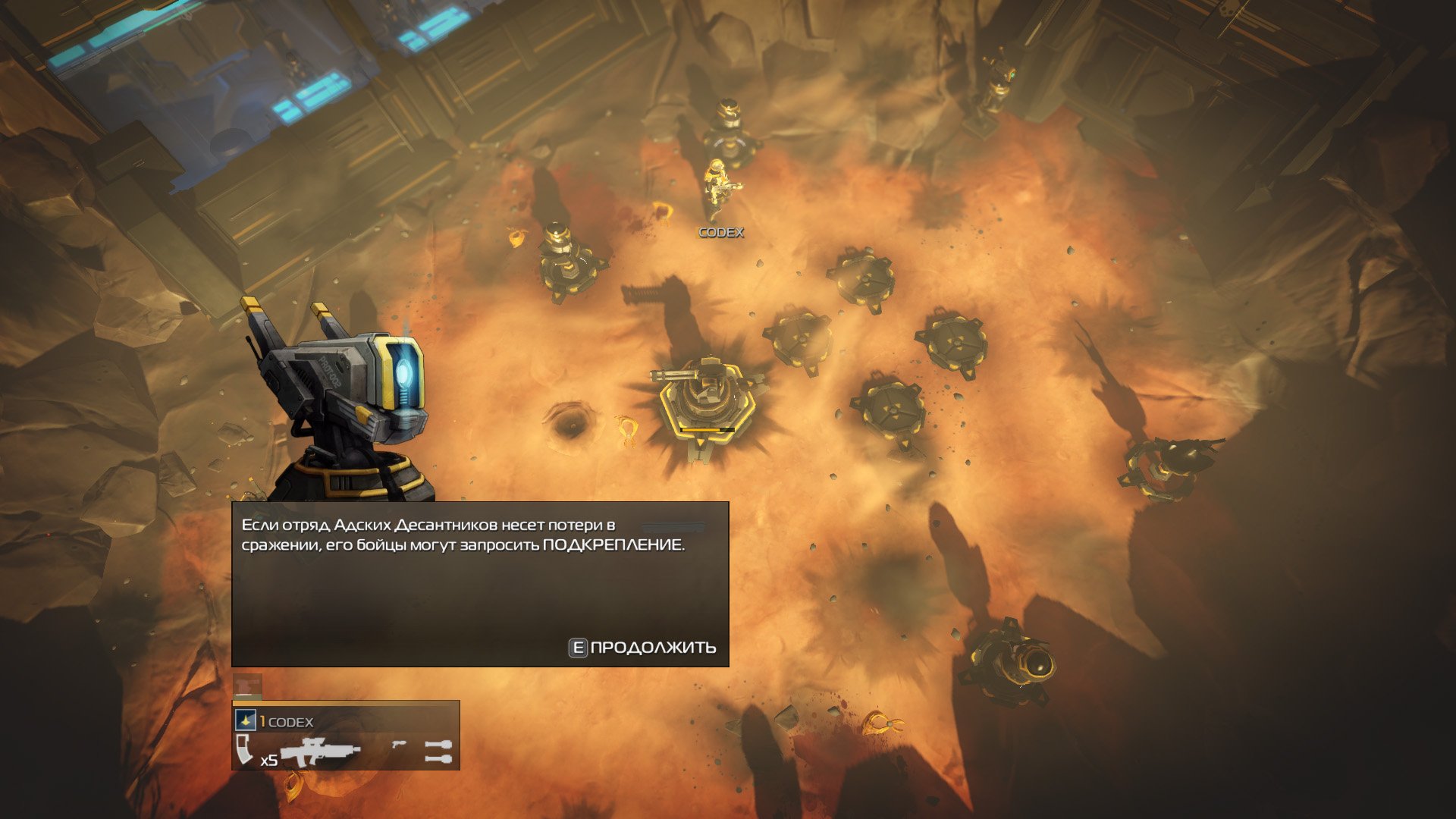
Task: Click the faded turret icon above player panel
Action: pyautogui.click(x=247, y=686)
